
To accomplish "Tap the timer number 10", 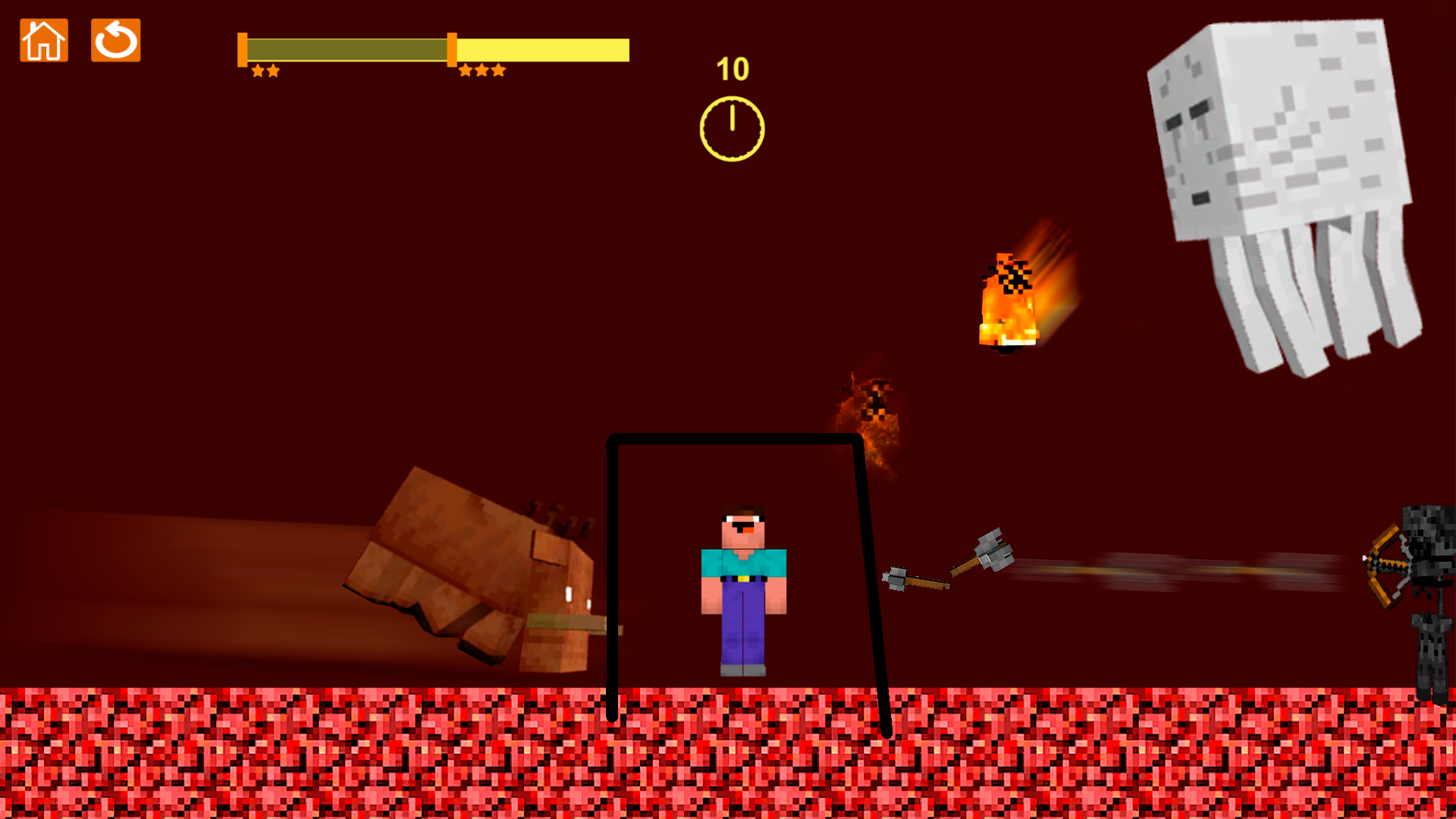I will point(732,68).
